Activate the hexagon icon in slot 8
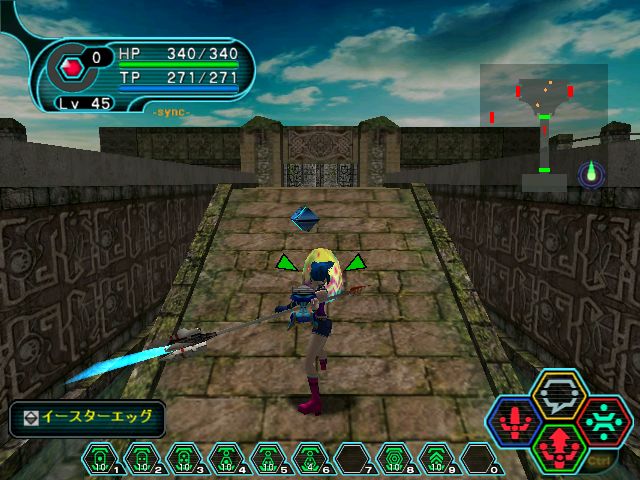Image resolution: width=640 pixels, height=480 pixels. click(x=395, y=458)
